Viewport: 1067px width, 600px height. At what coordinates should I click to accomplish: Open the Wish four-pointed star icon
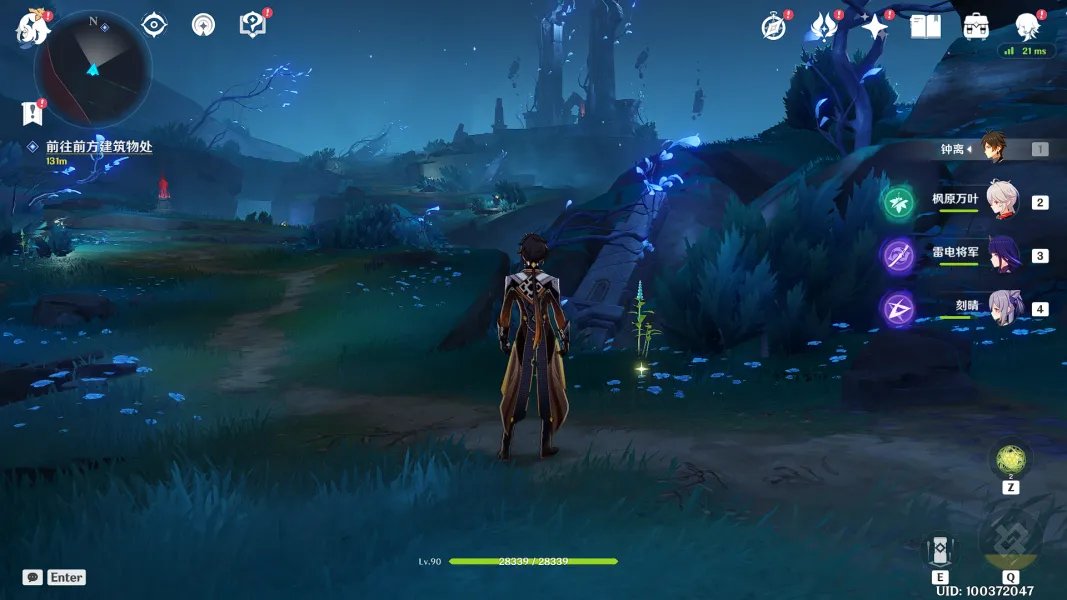[874, 27]
